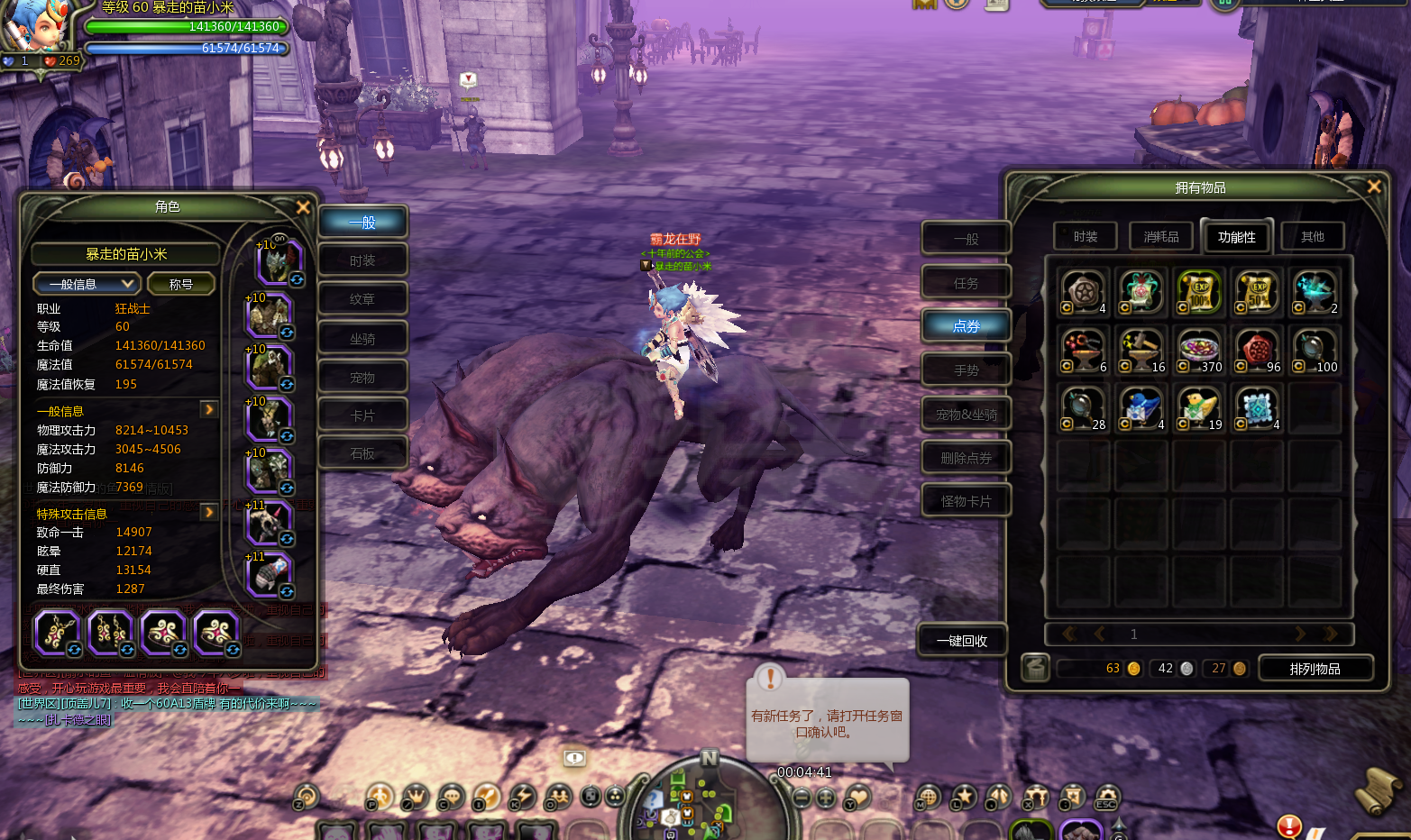1411x840 pixels.
Task: Expand the 特殊攻击信息 arrow
Action: 209,512
